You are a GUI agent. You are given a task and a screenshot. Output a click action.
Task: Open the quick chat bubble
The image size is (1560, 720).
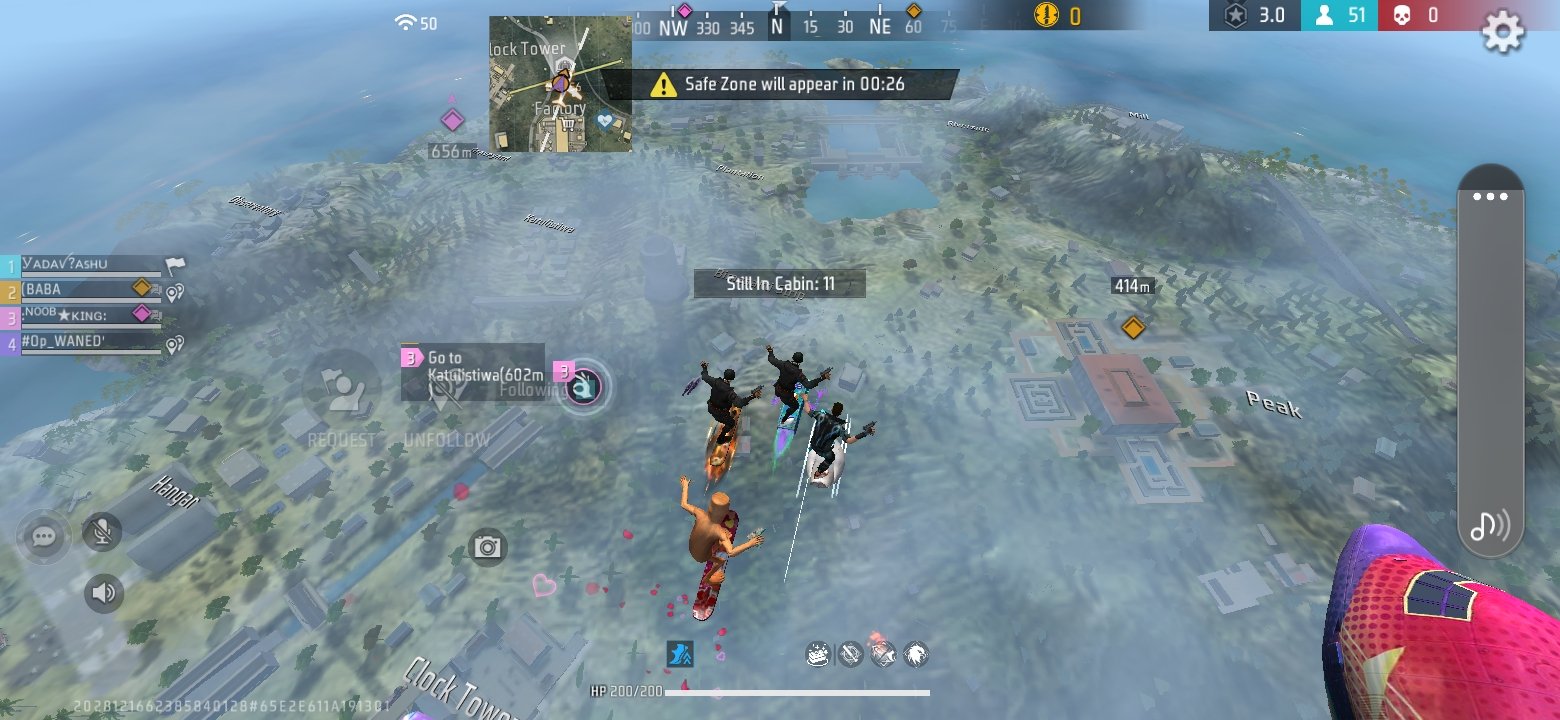click(43, 537)
